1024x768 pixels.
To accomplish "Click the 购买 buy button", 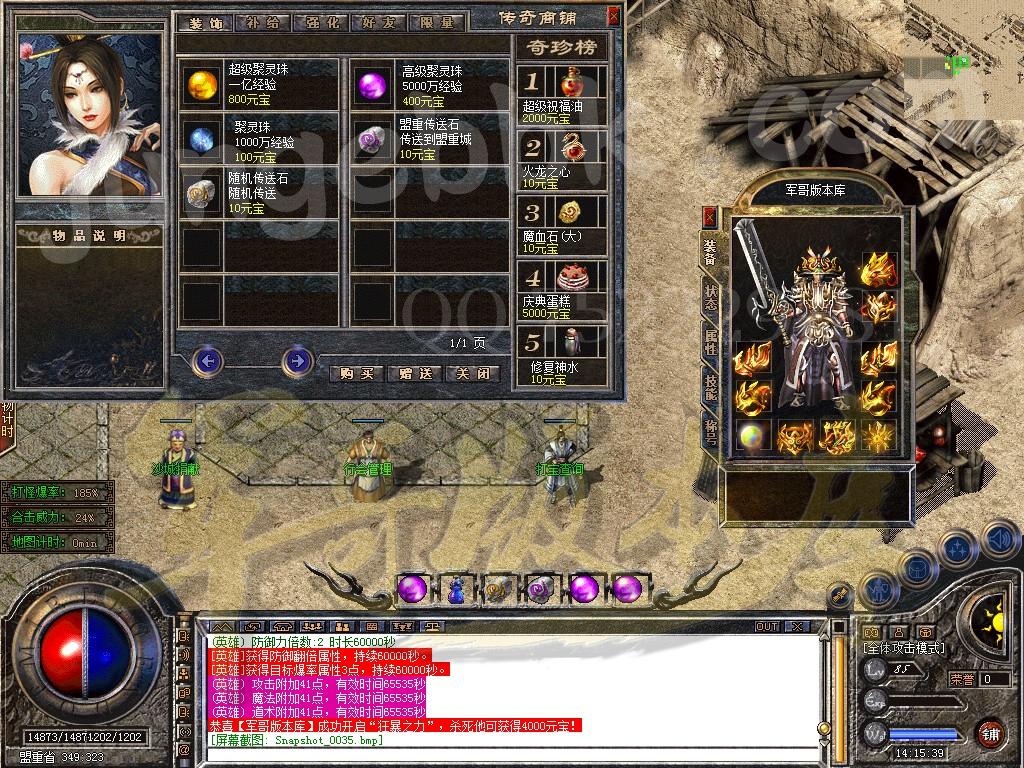I will coord(357,373).
